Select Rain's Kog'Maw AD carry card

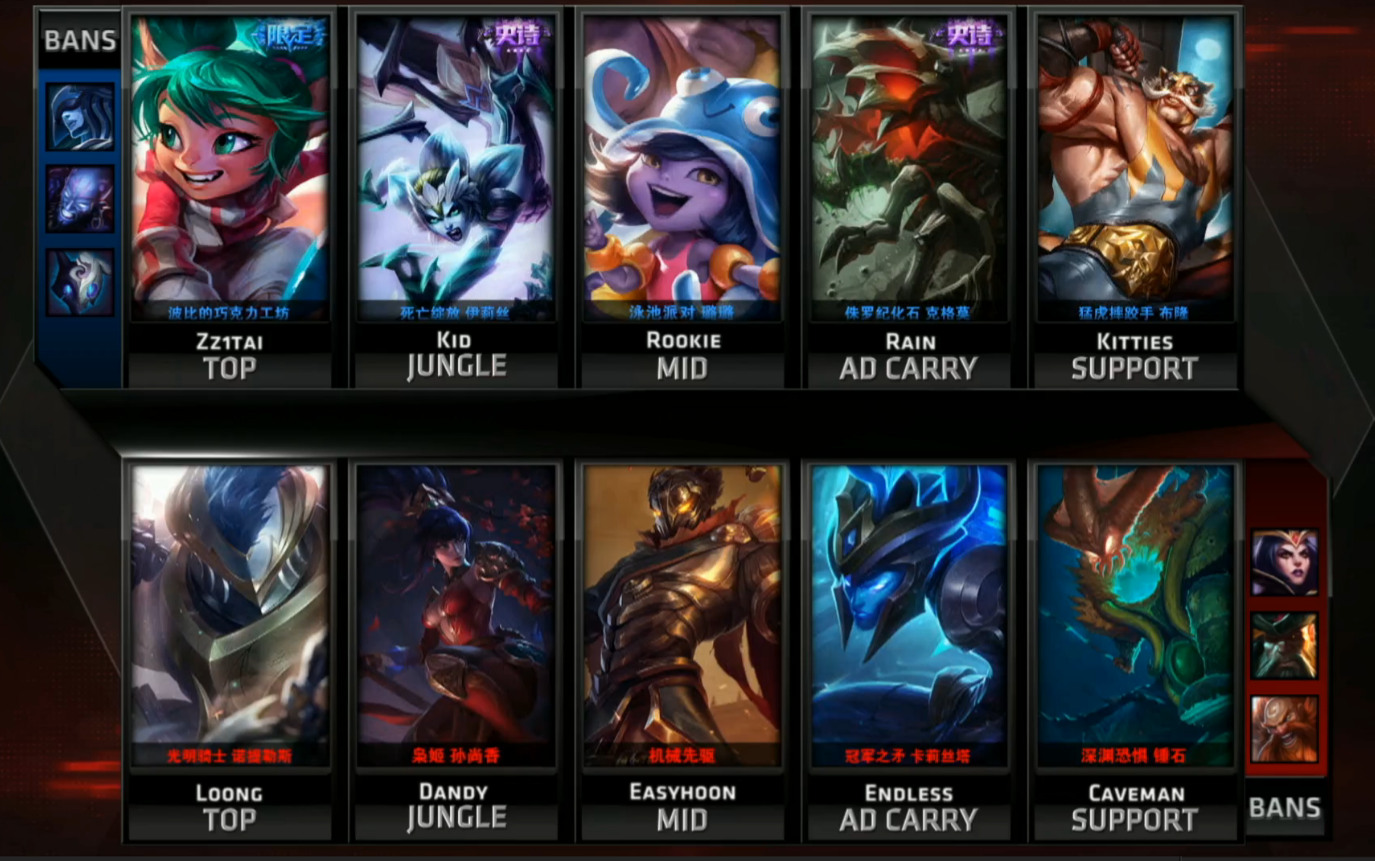[908, 170]
